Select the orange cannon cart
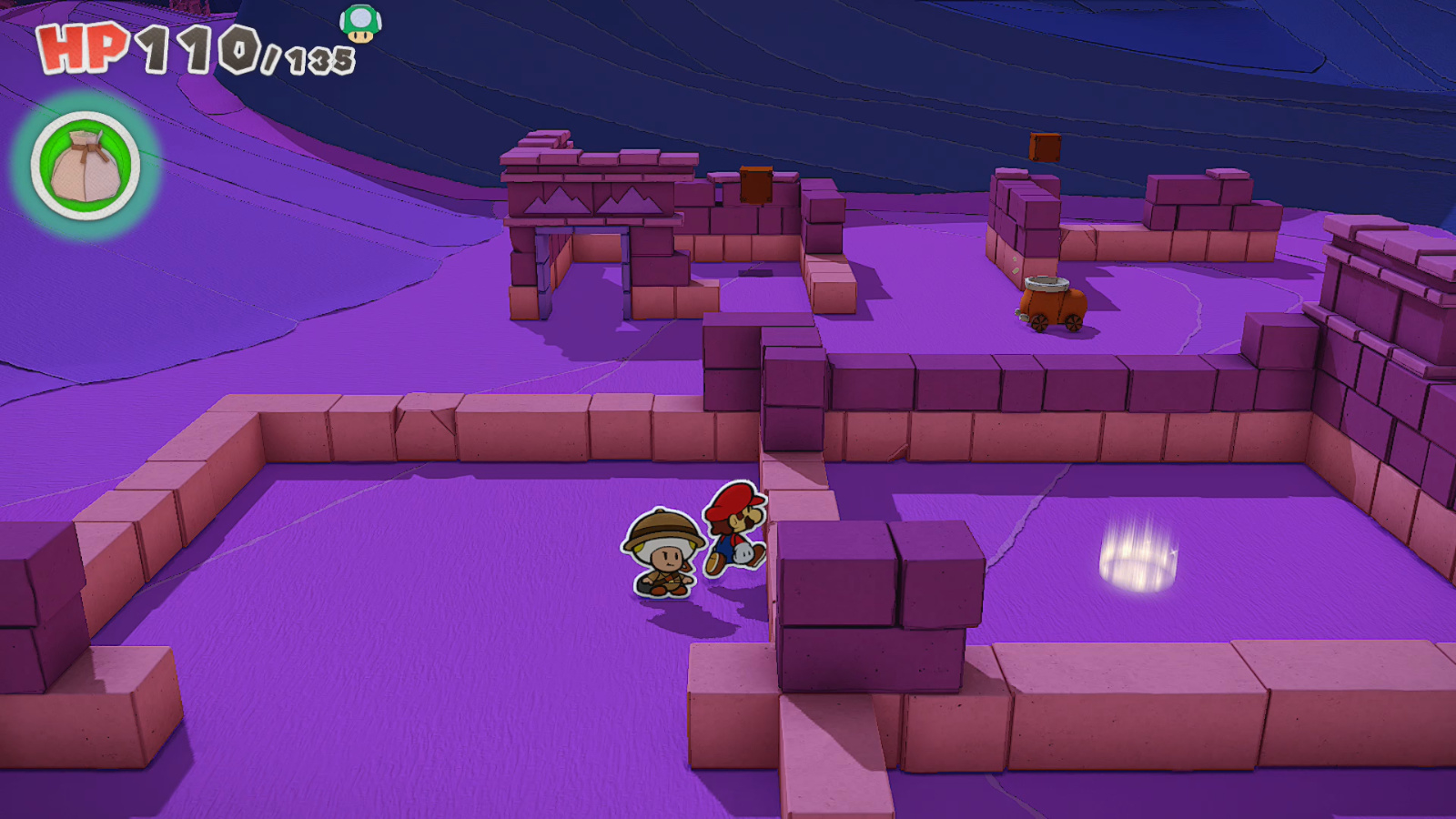1456x819 pixels. [1056, 305]
